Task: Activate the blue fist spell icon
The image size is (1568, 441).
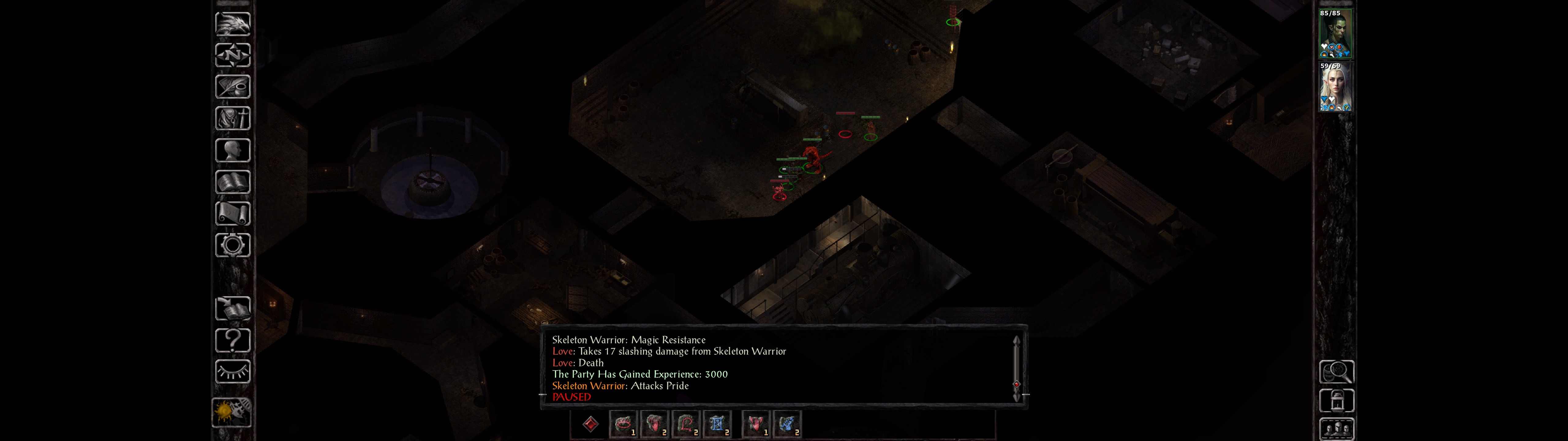Action: pyautogui.click(x=787, y=424)
